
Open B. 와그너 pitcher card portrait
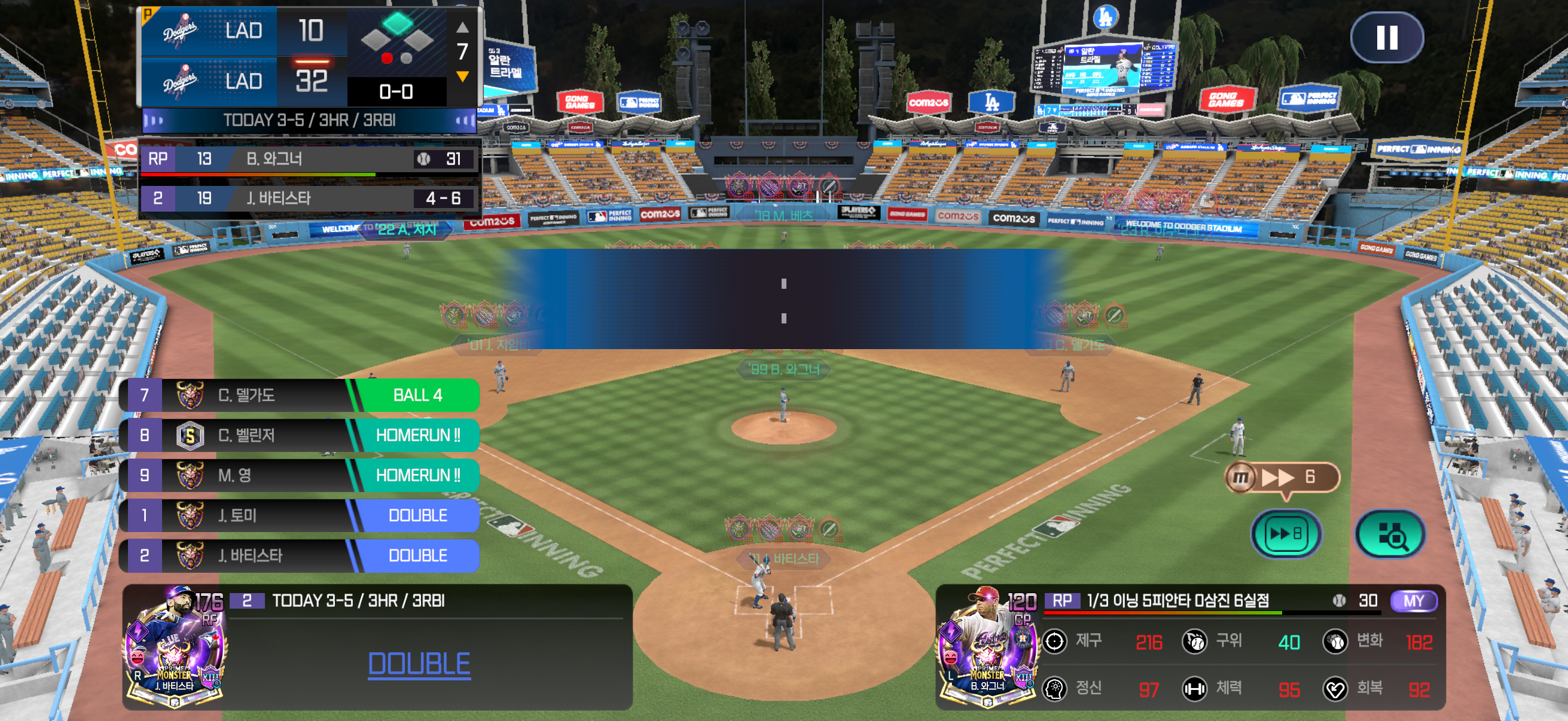coord(987,647)
